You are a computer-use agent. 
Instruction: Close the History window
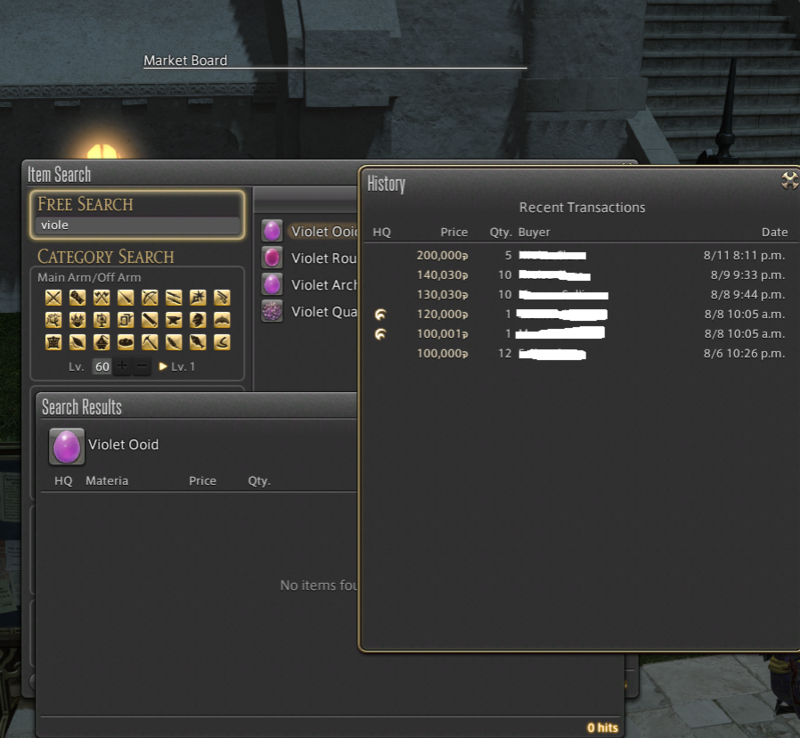pos(789,180)
